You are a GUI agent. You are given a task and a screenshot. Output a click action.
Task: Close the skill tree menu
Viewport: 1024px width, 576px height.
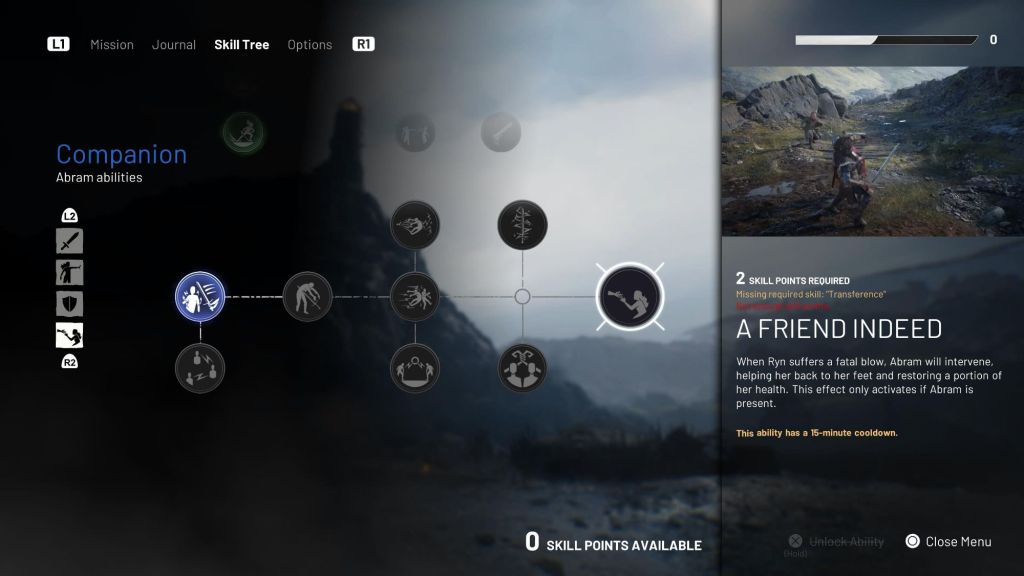(948, 542)
